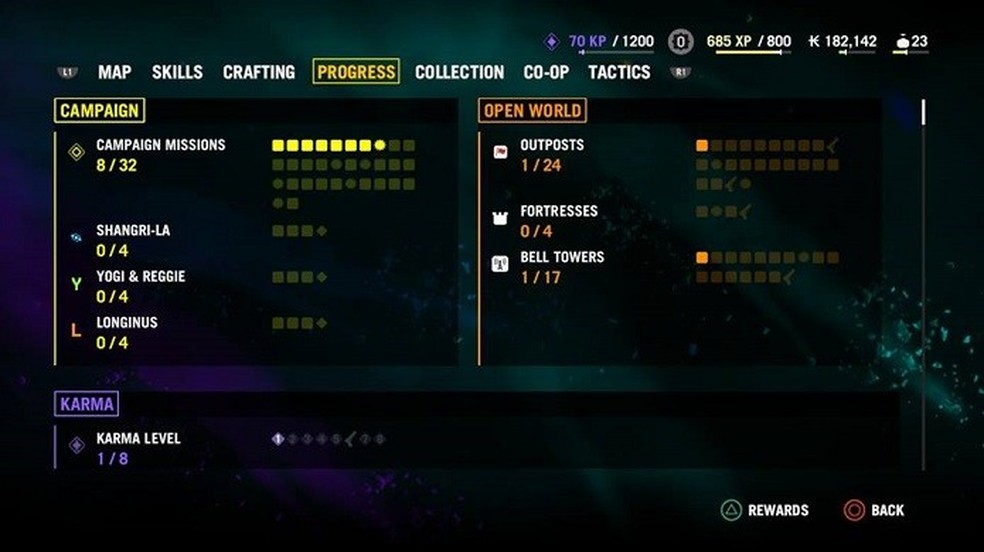The width and height of the screenshot is (984, 552).
Task: Click the vertical scrollbar on the right
Action: [x=922, y=112]
